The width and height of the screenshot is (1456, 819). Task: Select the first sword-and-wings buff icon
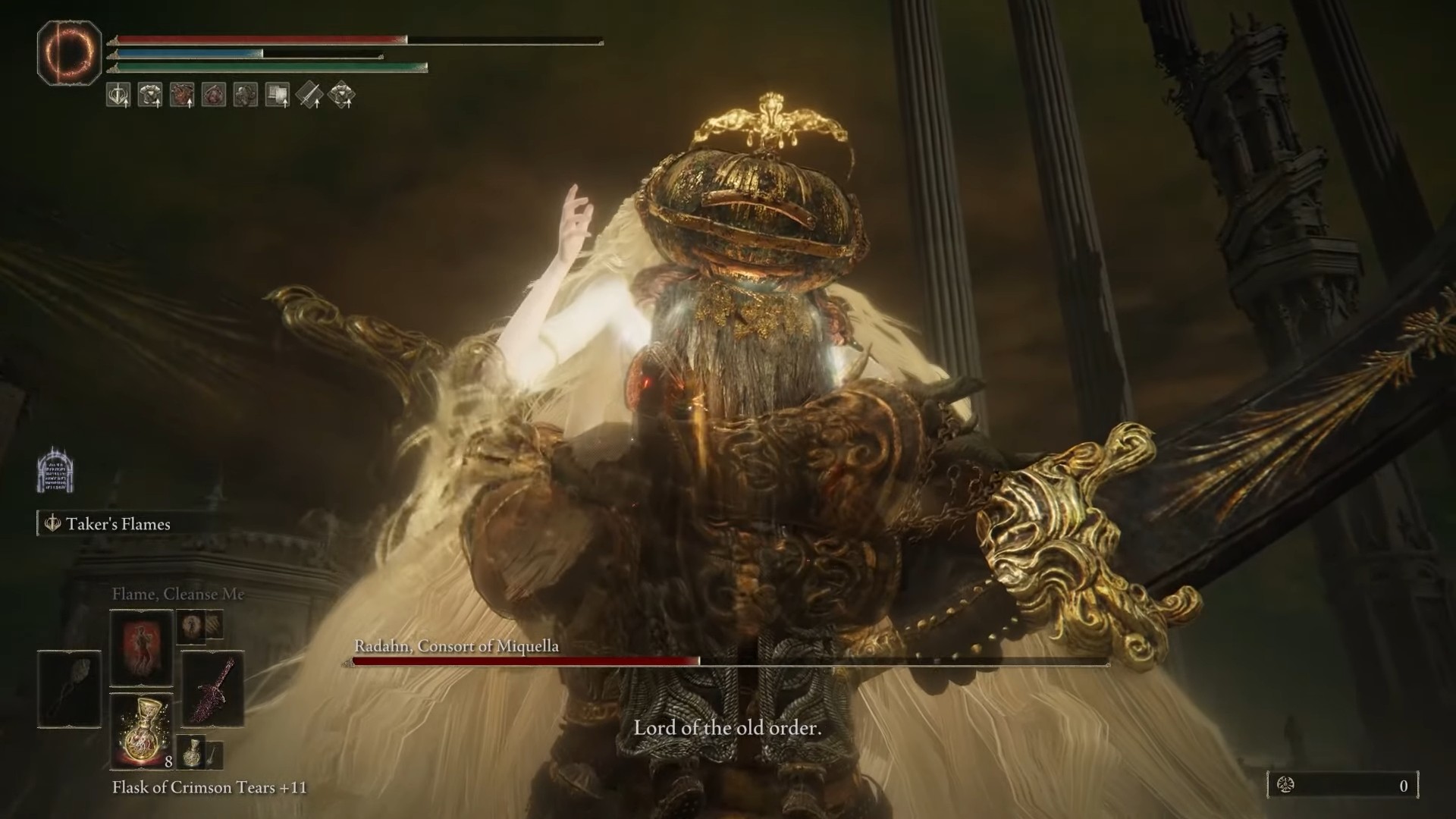click(x=118, y=95)
